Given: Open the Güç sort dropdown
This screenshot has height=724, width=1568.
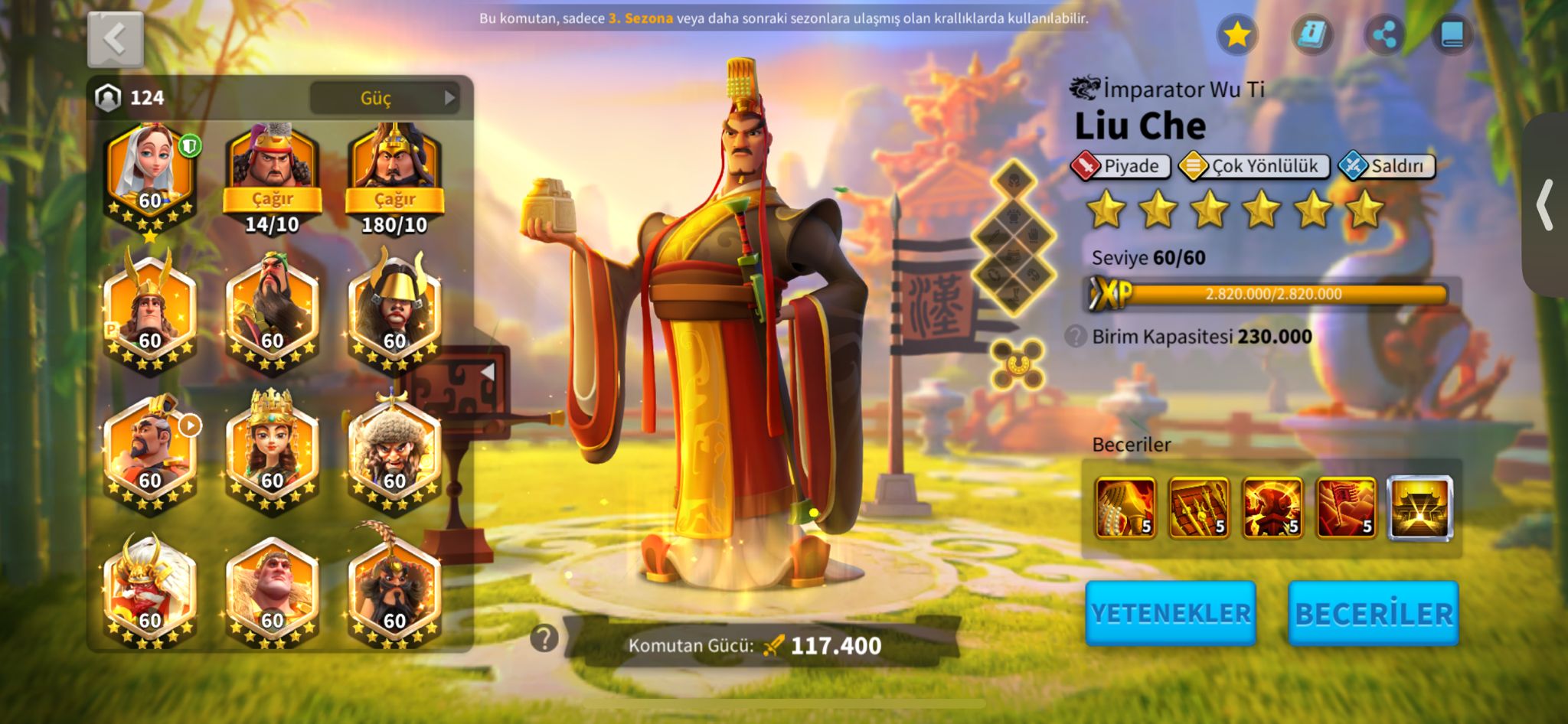Looking at the screenshot, I should click(384, 98).
